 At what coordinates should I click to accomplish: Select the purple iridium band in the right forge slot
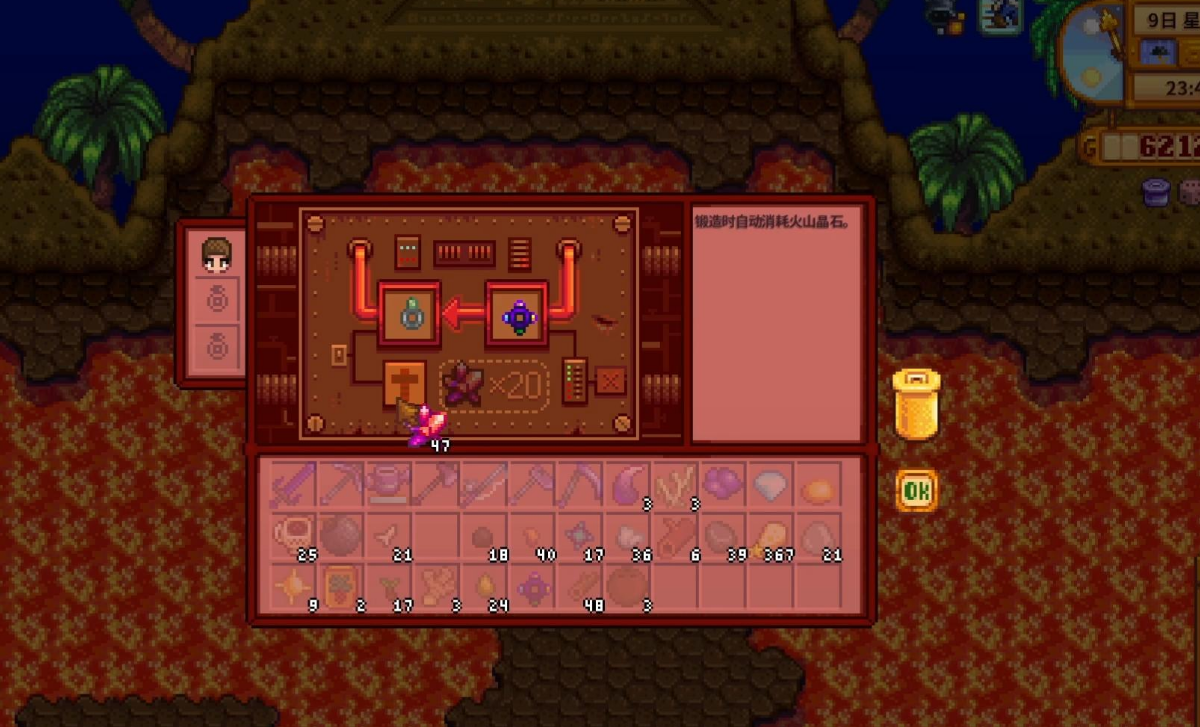tap(518, 315)
